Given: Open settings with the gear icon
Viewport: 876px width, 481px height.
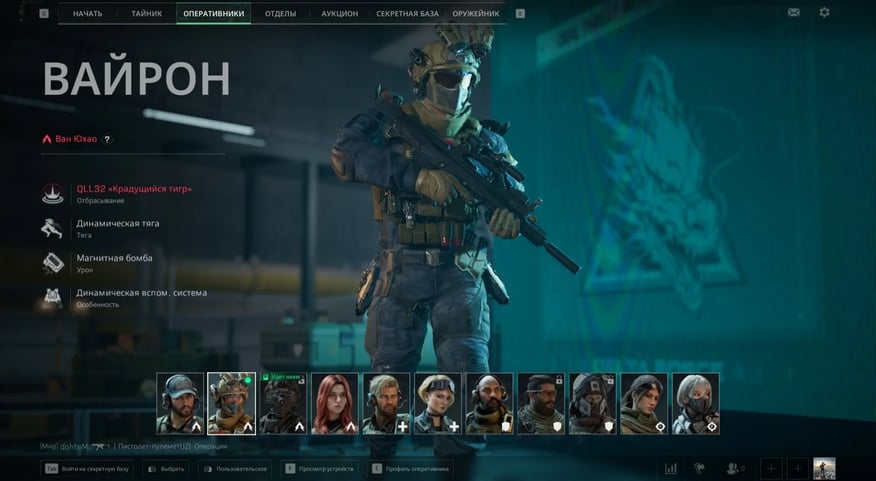Looking at the screenshot, I should click(824, 13).
